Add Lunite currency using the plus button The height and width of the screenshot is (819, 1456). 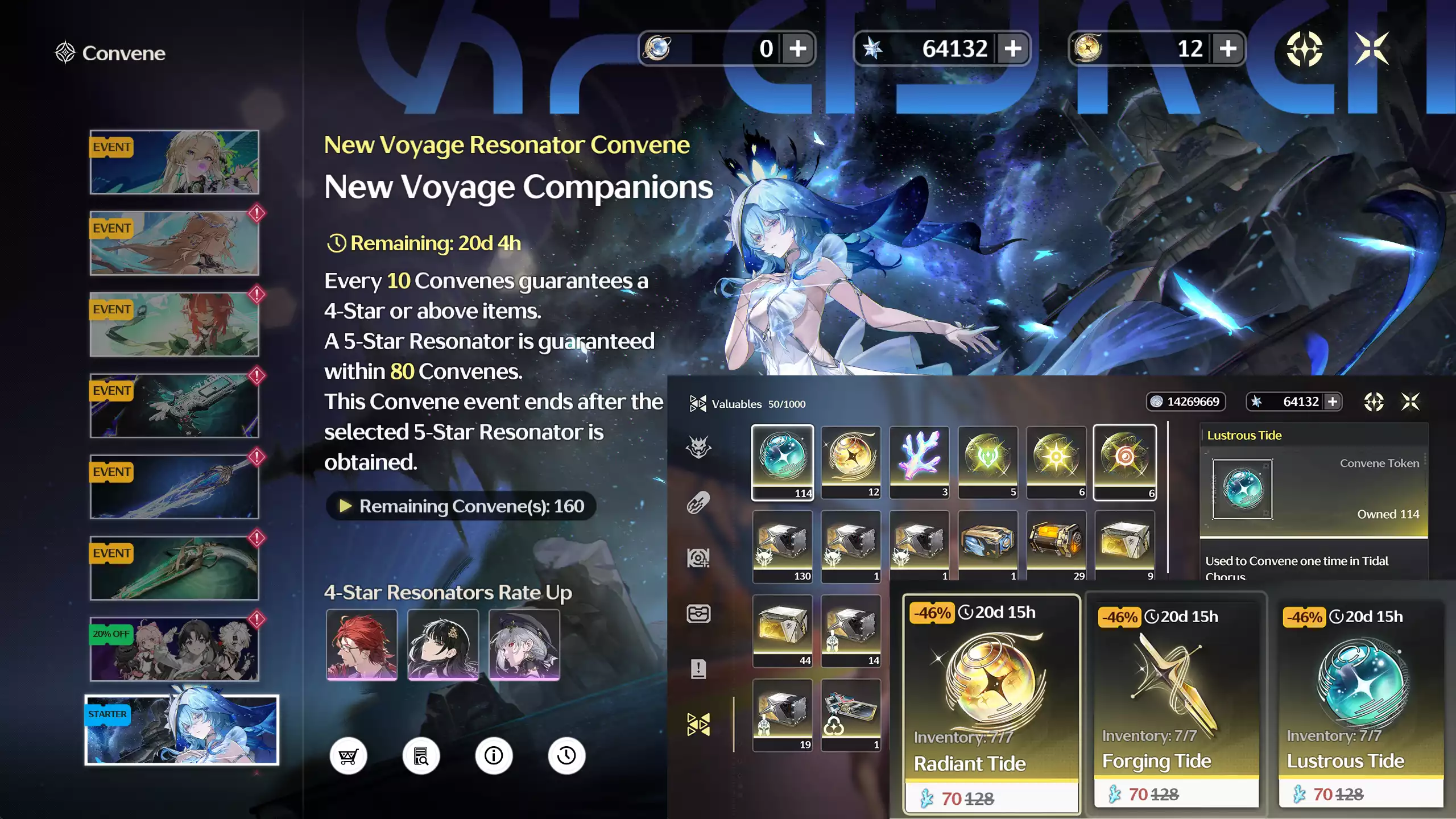pos(799,49)
